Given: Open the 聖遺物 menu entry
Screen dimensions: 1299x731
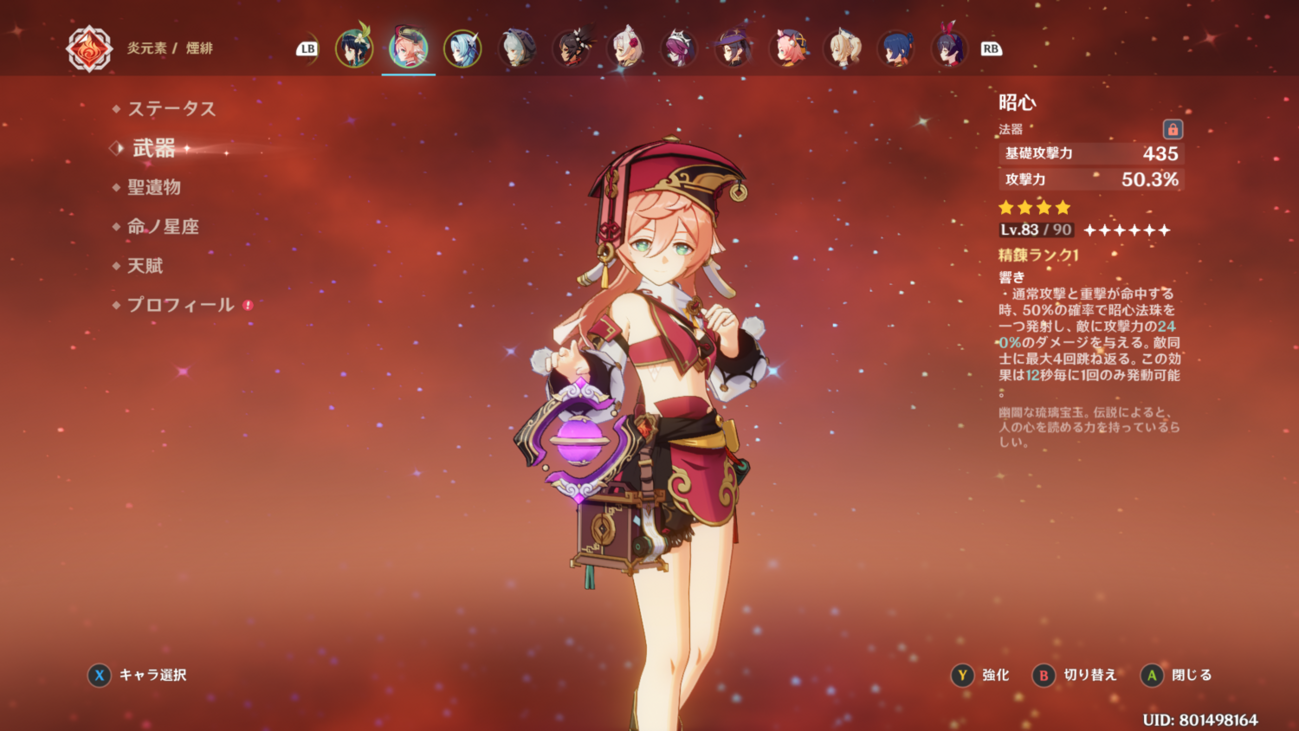Looking at the screenshot, I should coord(154,187).
